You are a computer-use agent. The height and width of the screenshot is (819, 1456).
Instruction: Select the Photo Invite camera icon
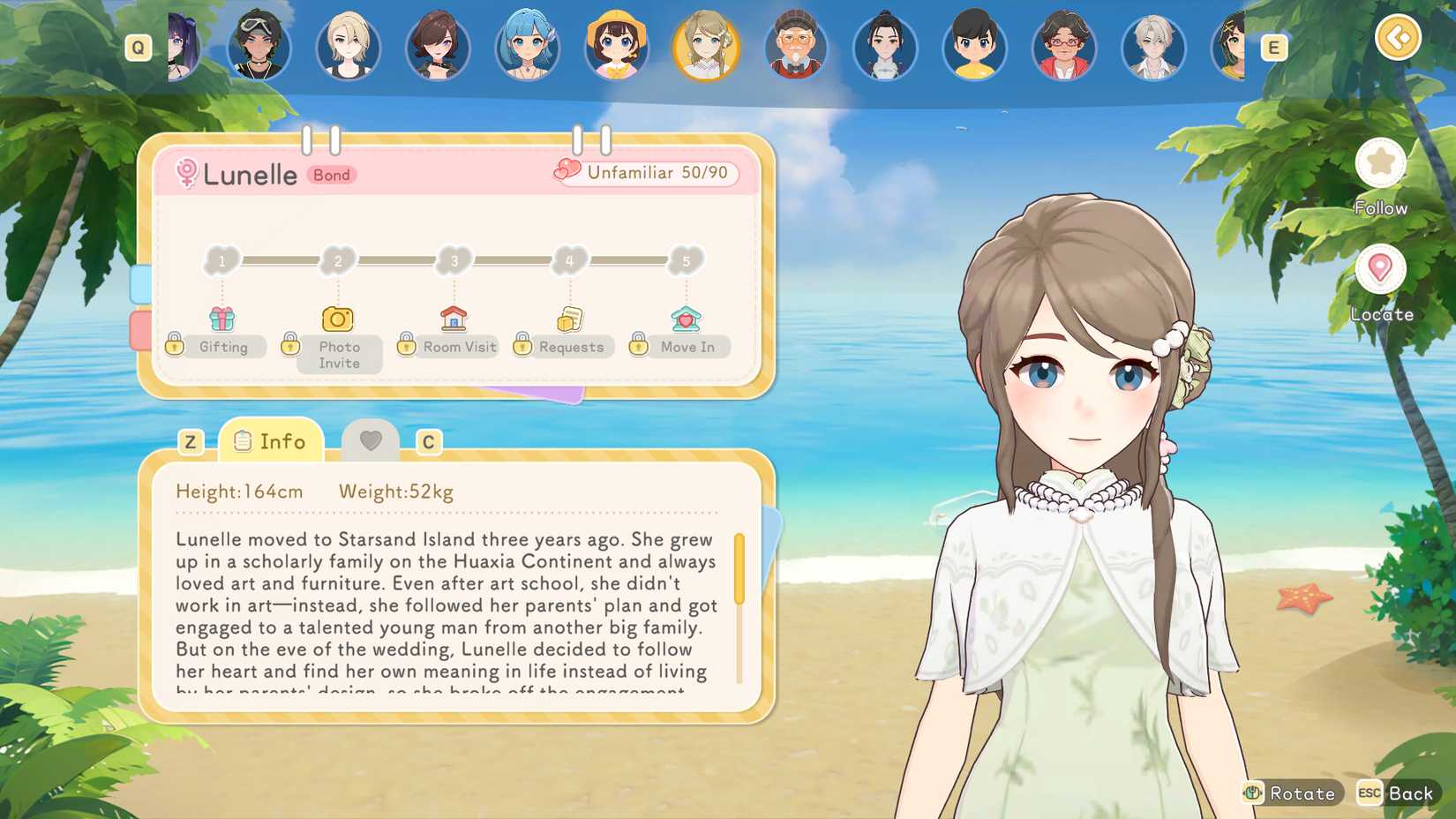coord(338,318)
